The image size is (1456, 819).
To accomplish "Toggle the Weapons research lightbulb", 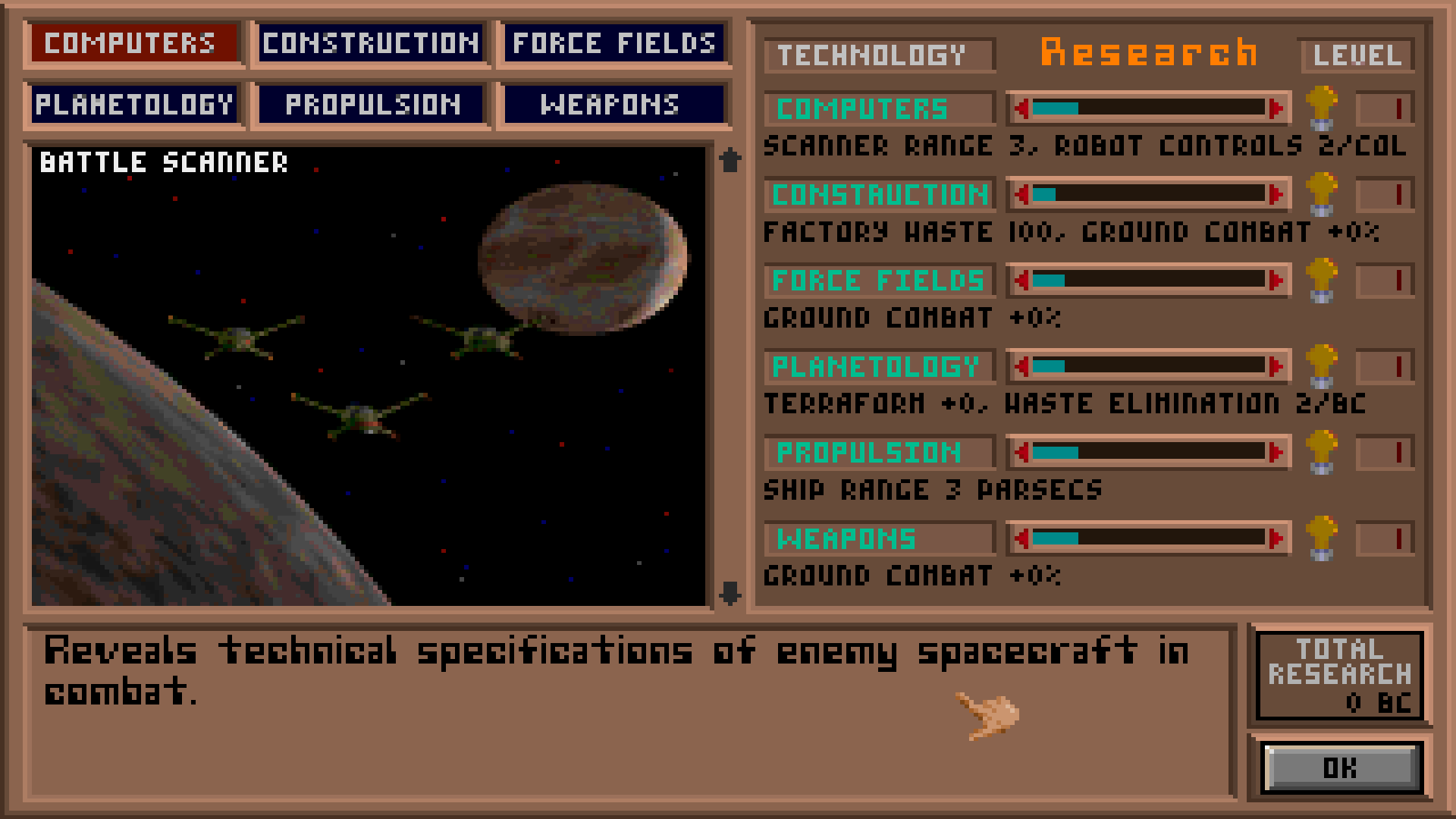I will pyautogui.click(x=1323, y=539).
